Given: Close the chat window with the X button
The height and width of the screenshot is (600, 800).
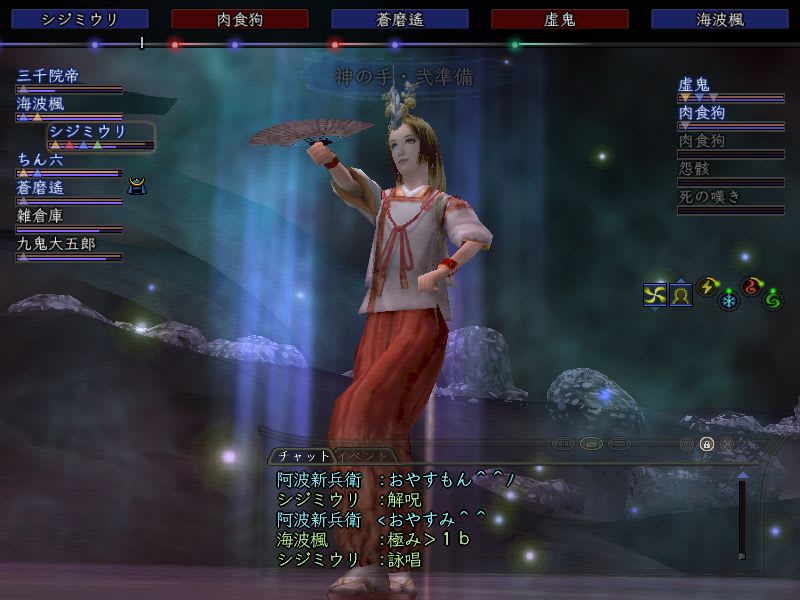Looking at the screenshot, I should click(727, 443).
